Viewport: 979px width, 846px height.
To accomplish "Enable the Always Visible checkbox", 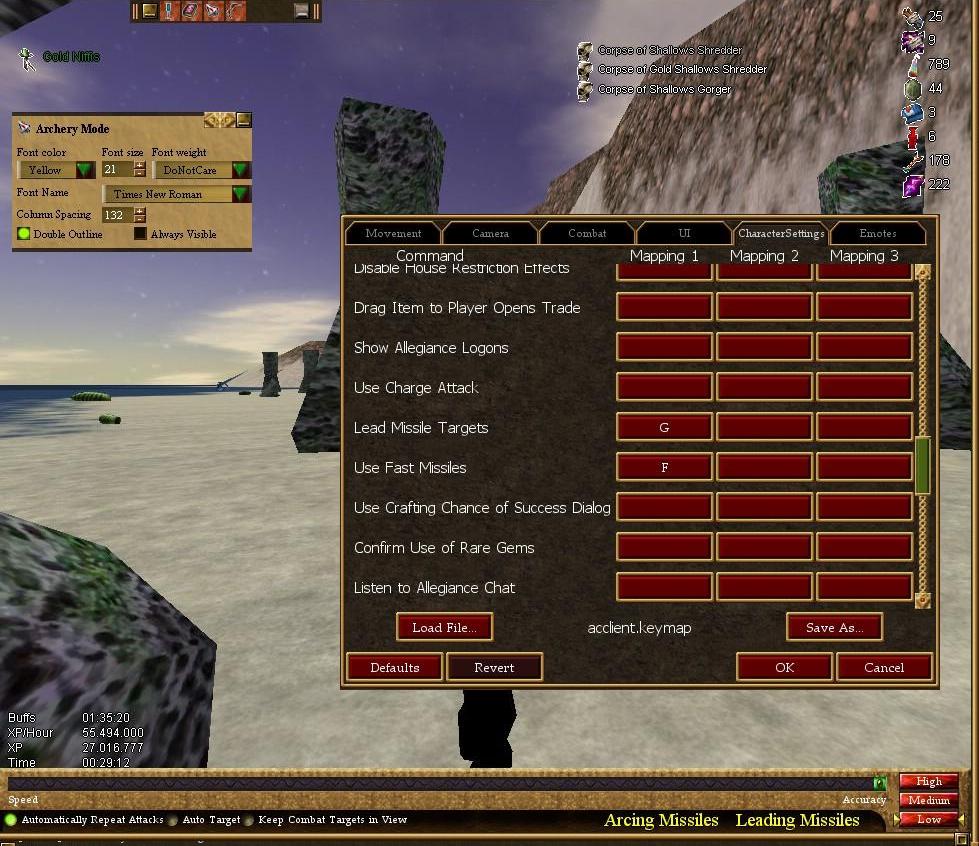I will pos(140,234).
